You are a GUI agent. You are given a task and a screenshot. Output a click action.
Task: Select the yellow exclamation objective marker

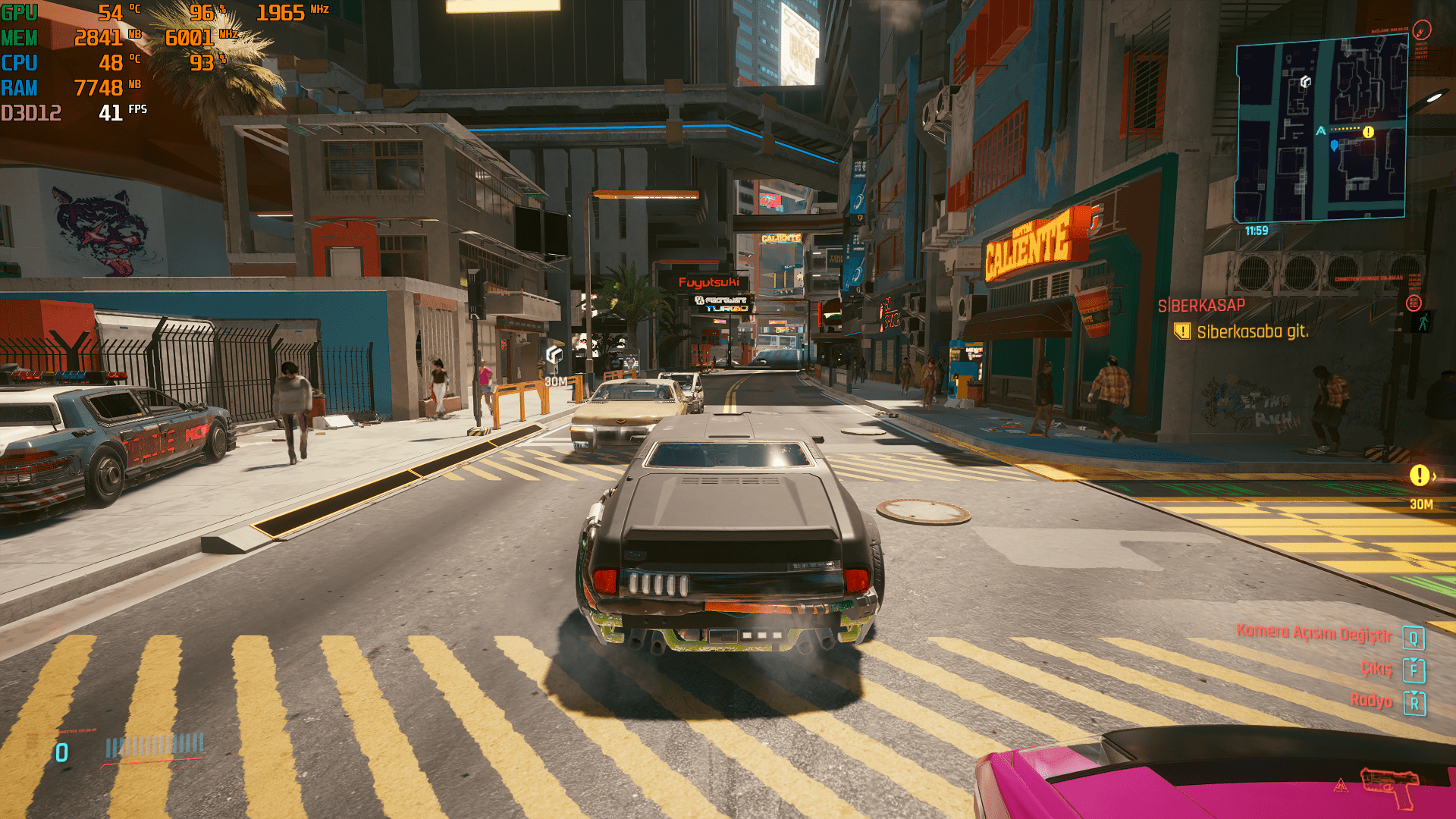coord(1419,475)
